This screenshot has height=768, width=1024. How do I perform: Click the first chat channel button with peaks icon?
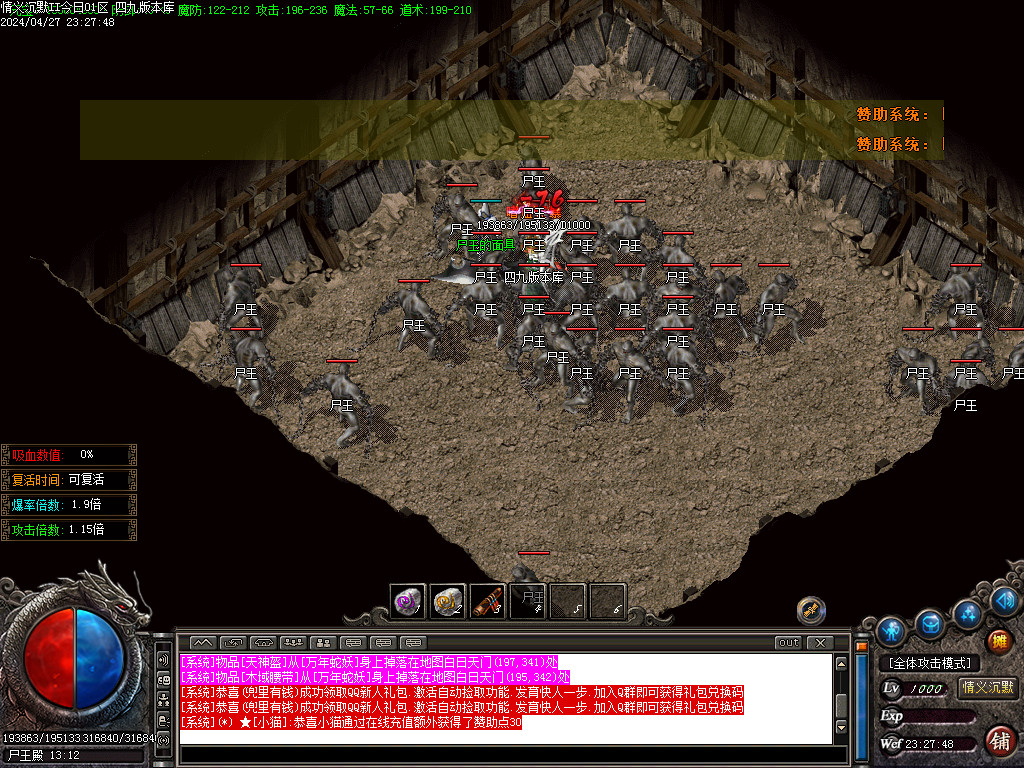pos(203,642)
